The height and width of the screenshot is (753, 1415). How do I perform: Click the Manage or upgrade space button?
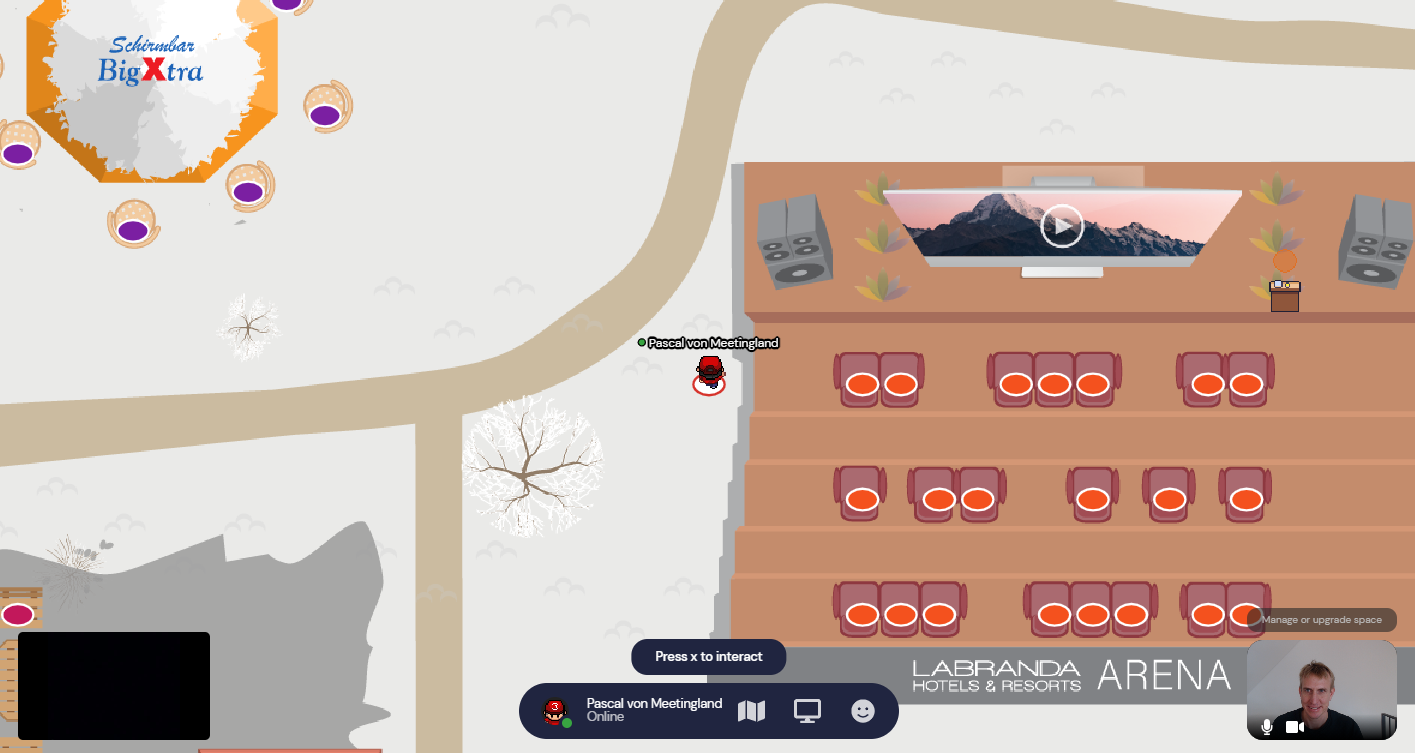(1321, 620)
